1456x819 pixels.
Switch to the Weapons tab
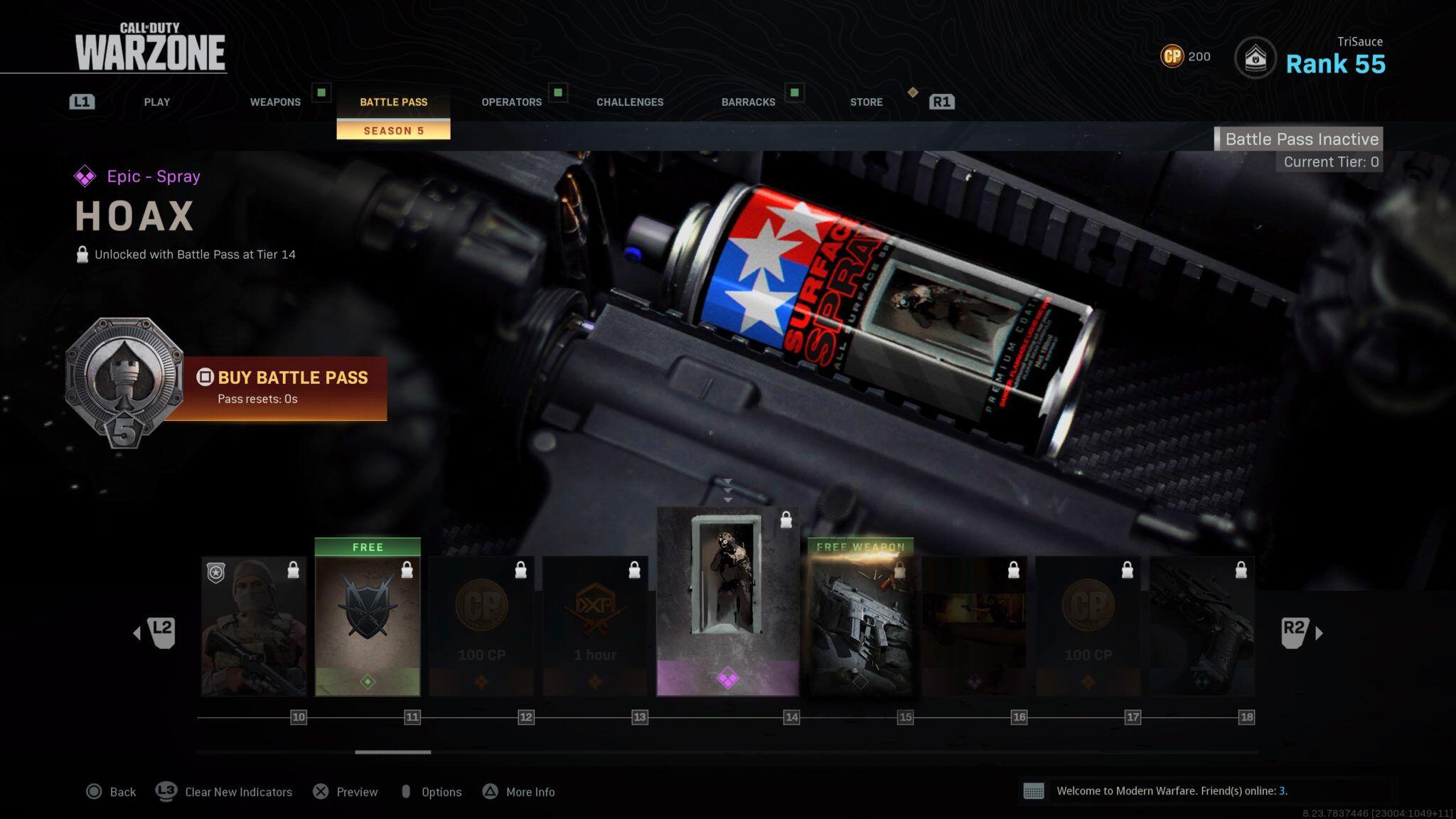pos(275,102)
